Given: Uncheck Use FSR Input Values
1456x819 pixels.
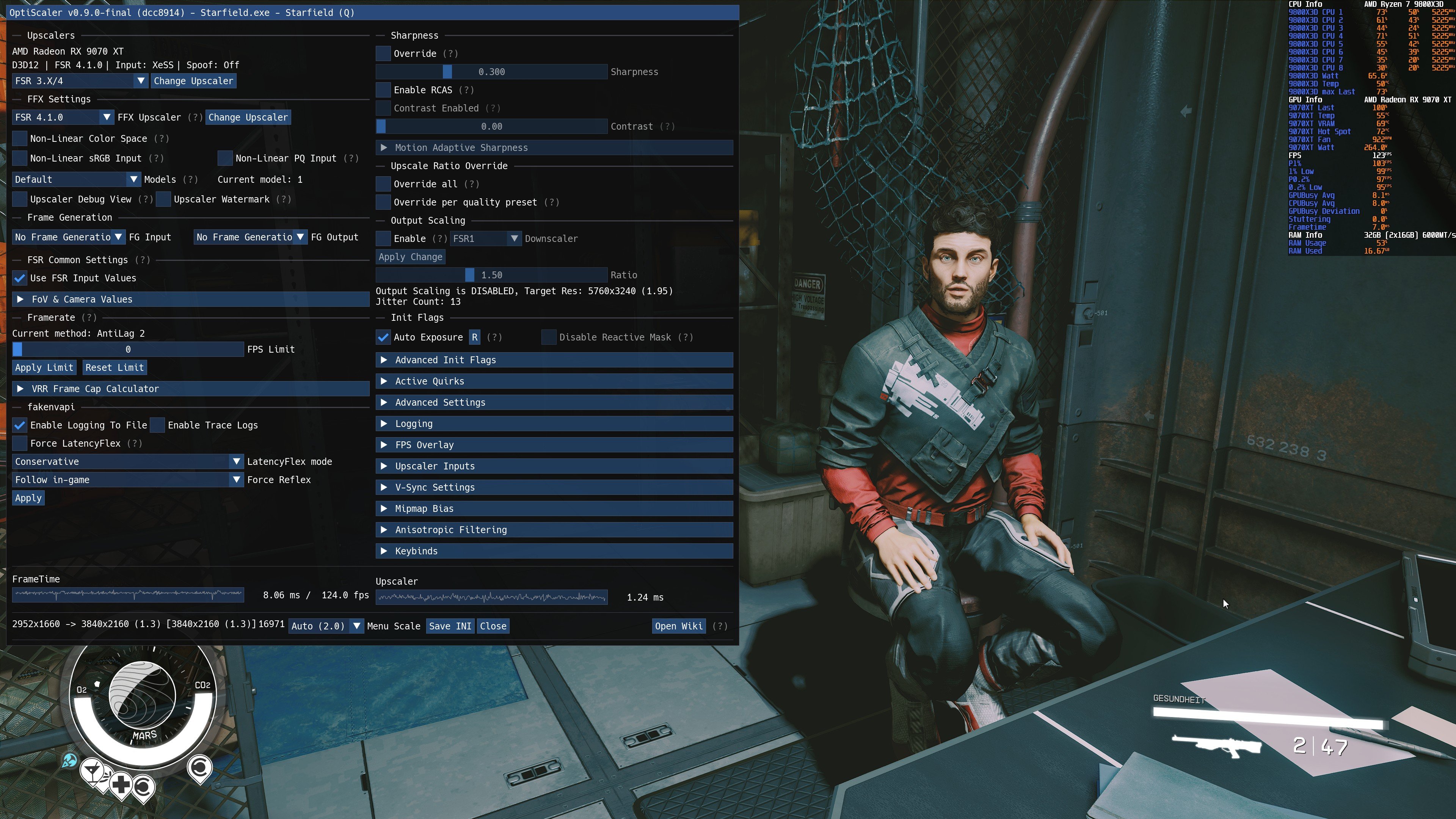Looking at the screenshot, I should pos(20,278).
